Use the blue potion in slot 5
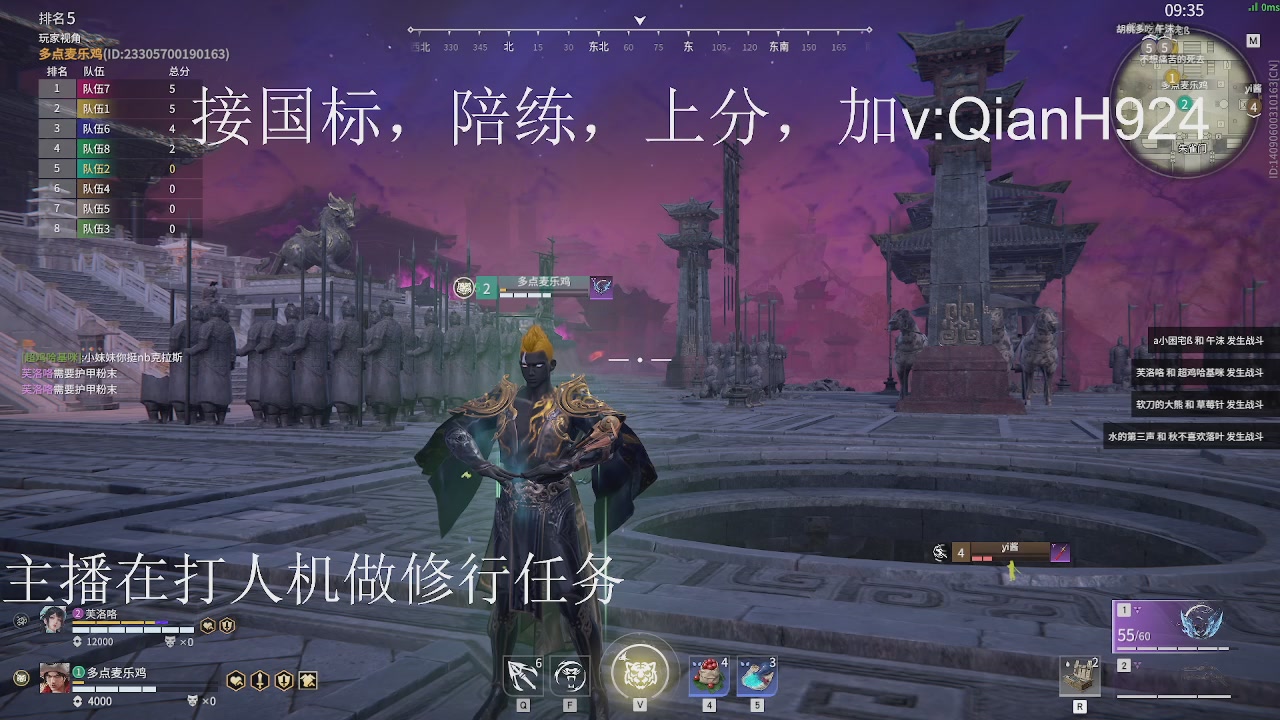This screenshot has width=1280, height=720. coord(758,674)
